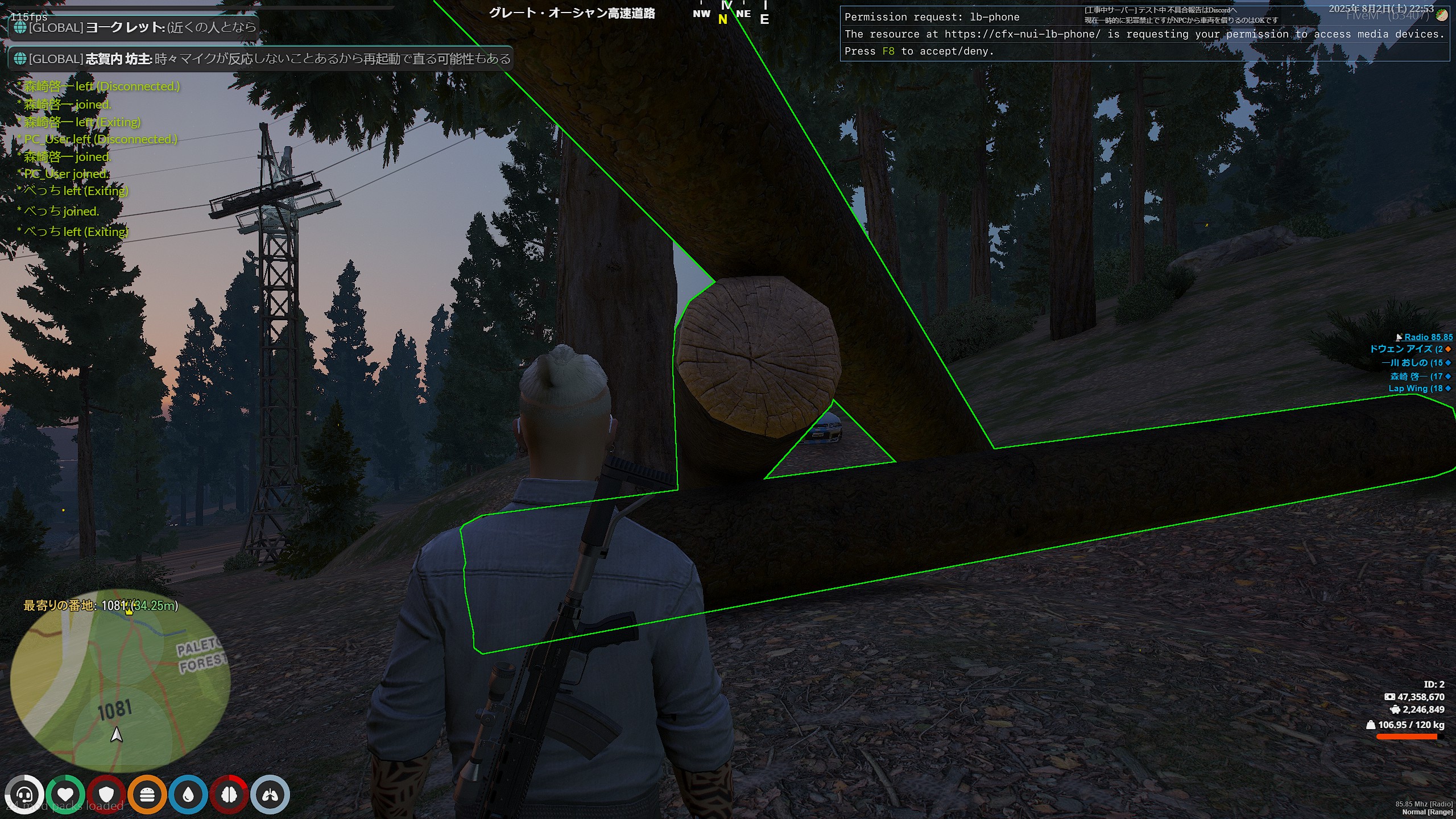Click the compass heading bar
1456x819 pixels.
(731, 14)
